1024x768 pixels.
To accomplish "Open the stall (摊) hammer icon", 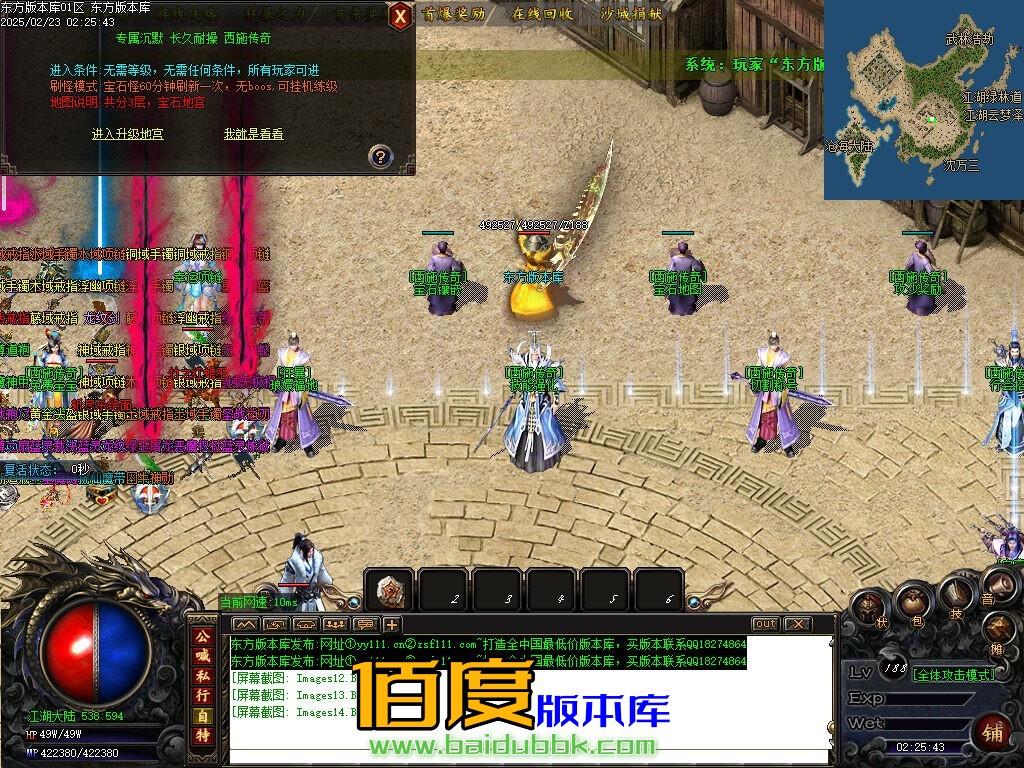I will coord(998,630).
